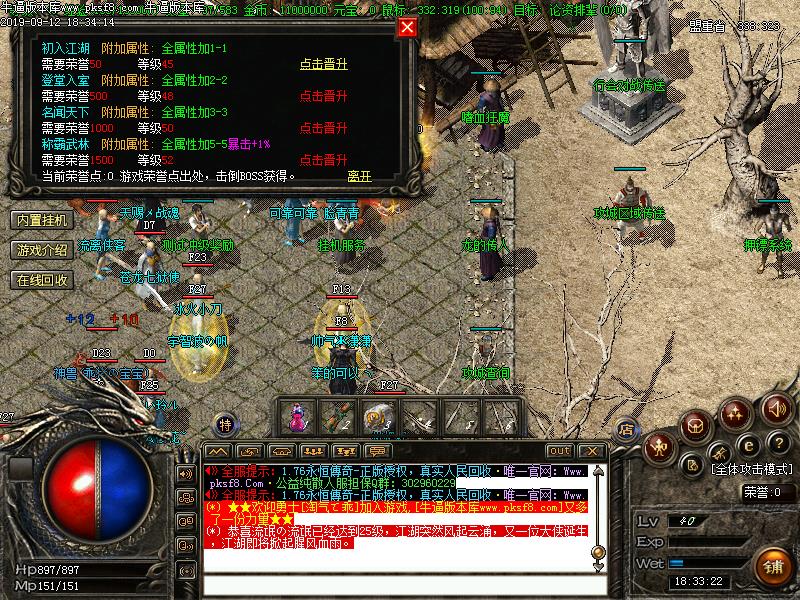This screenshot has width=800, height=600.
Task: Select the green scroll hotbar slot
Action: click(x=338, y=415)
